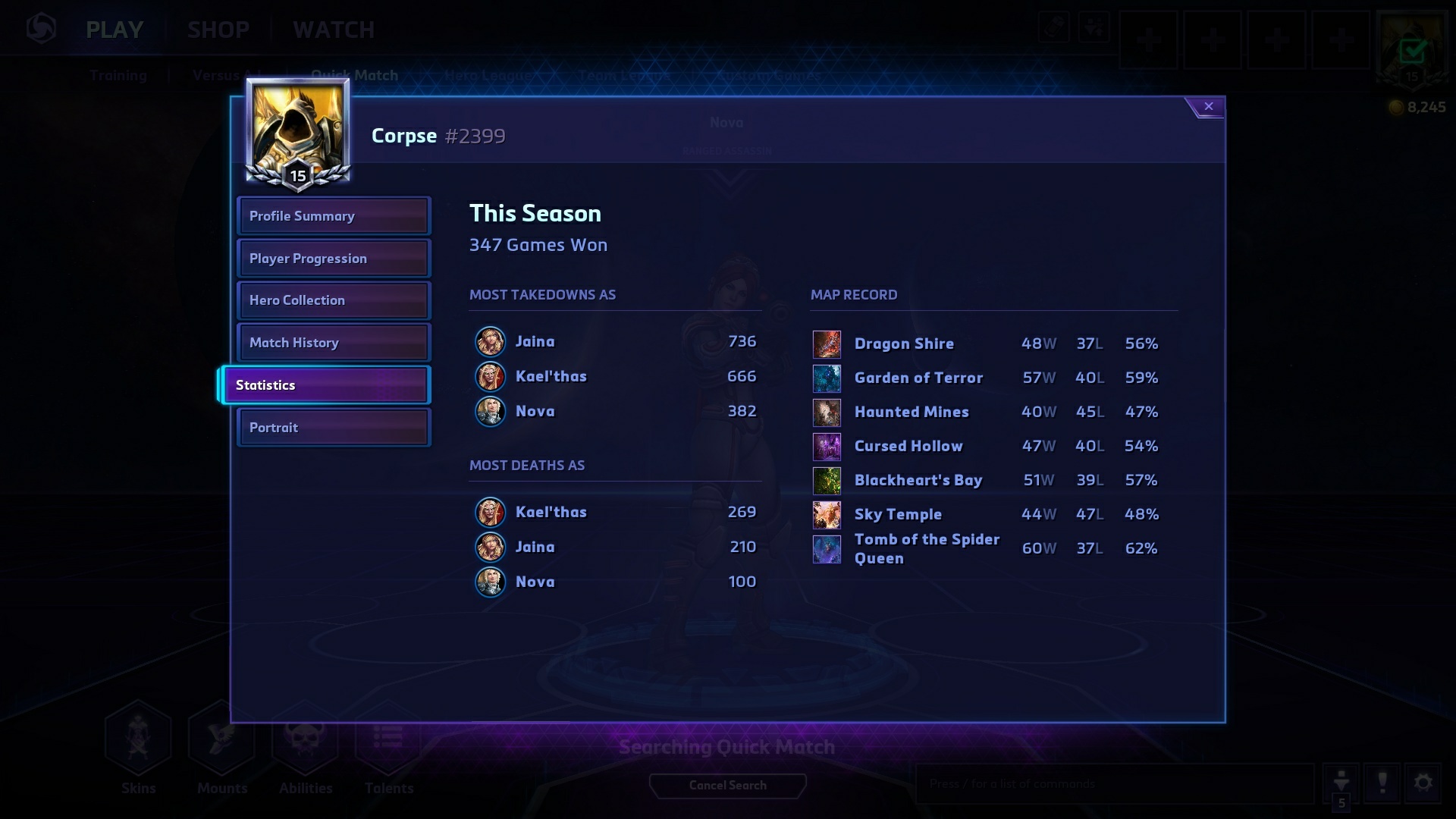Click Jaina in Most Takedowns list
This screenshot has width=1456, height=819.
coord(535,341)
